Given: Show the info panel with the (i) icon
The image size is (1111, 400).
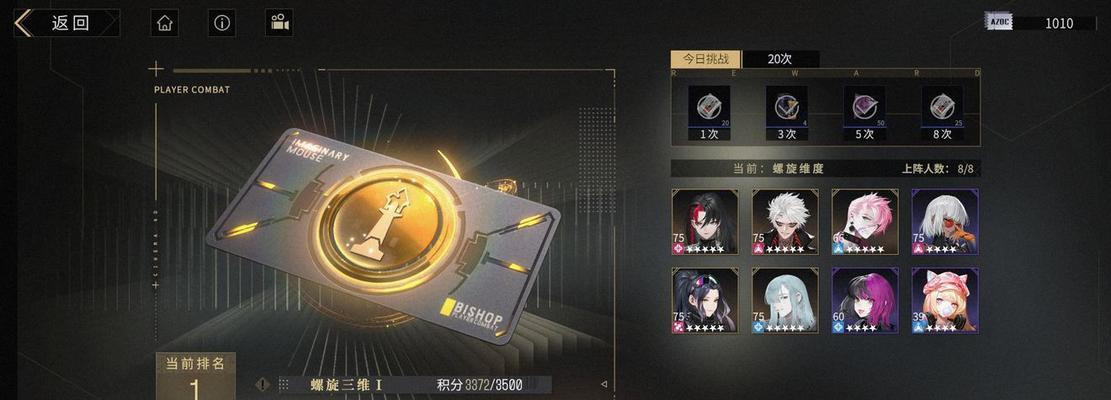Looking at the screenshot, I should 222,23.
